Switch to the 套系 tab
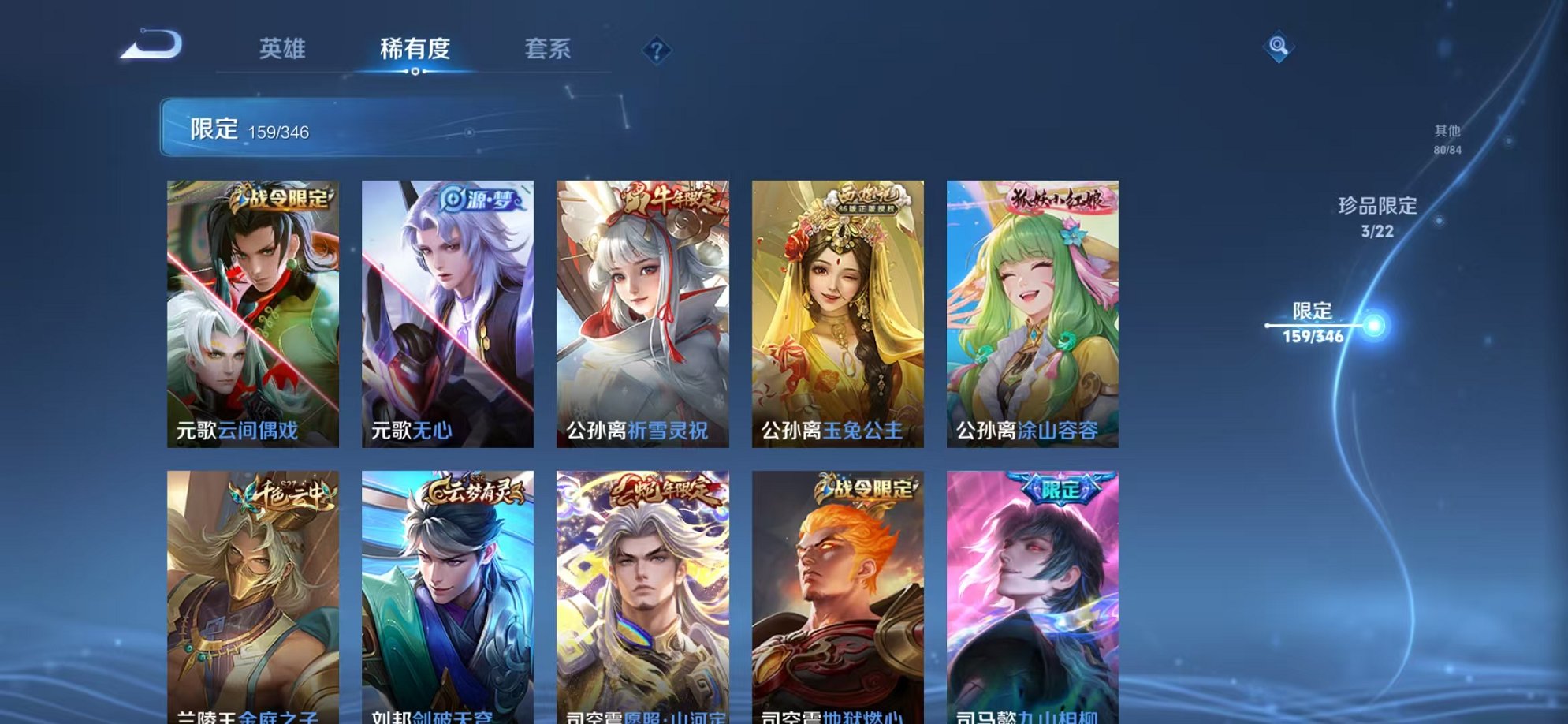The image size is (1568, 724). (x=549, y=49)
